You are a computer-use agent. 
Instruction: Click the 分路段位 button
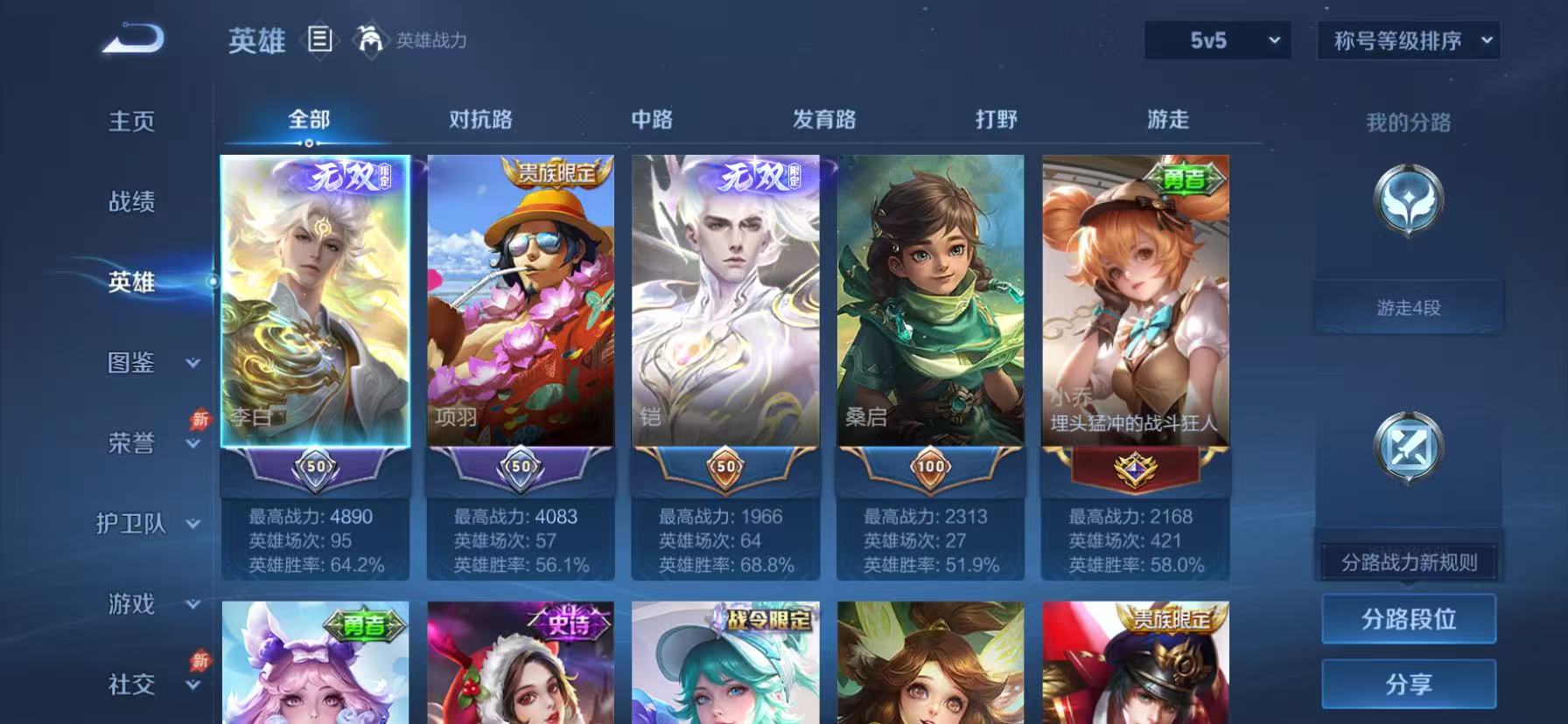[1409, 618]
